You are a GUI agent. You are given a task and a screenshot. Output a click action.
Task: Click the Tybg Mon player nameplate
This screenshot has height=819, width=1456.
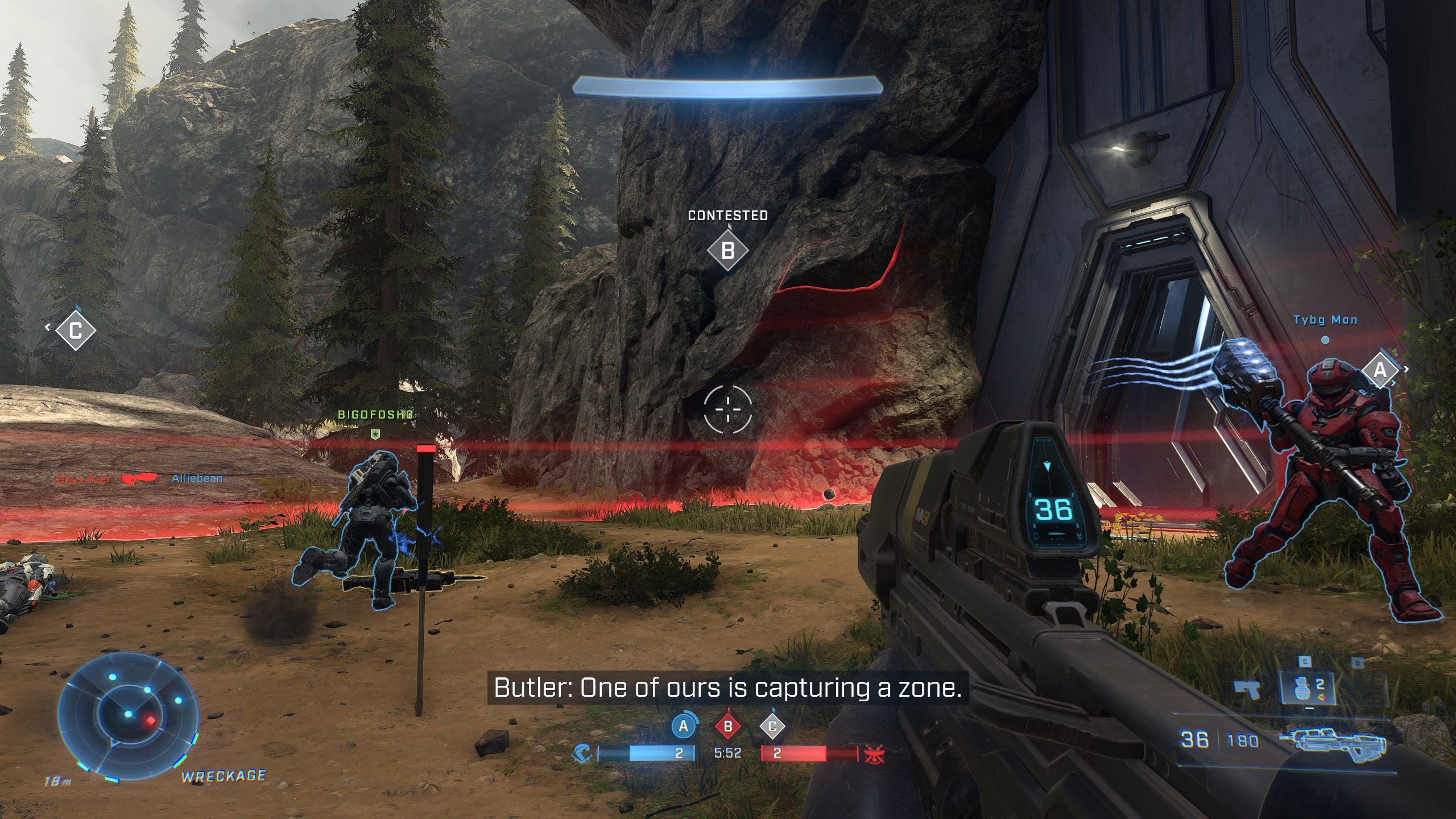tap(1326, 320)
